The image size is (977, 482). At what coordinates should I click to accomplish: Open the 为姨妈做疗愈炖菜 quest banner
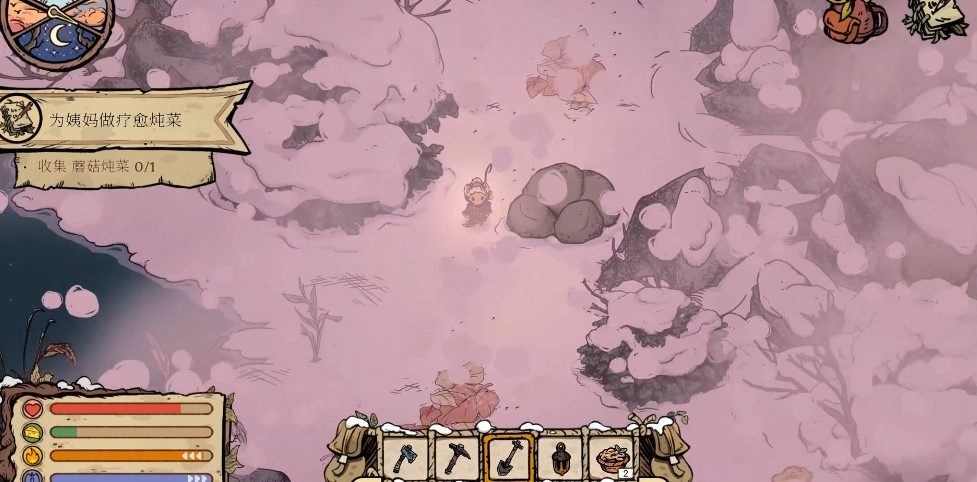115,119
